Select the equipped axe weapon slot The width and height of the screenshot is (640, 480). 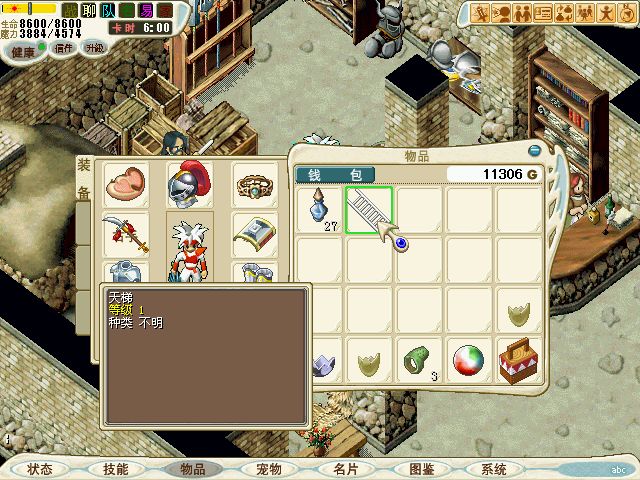coord(125,235)
